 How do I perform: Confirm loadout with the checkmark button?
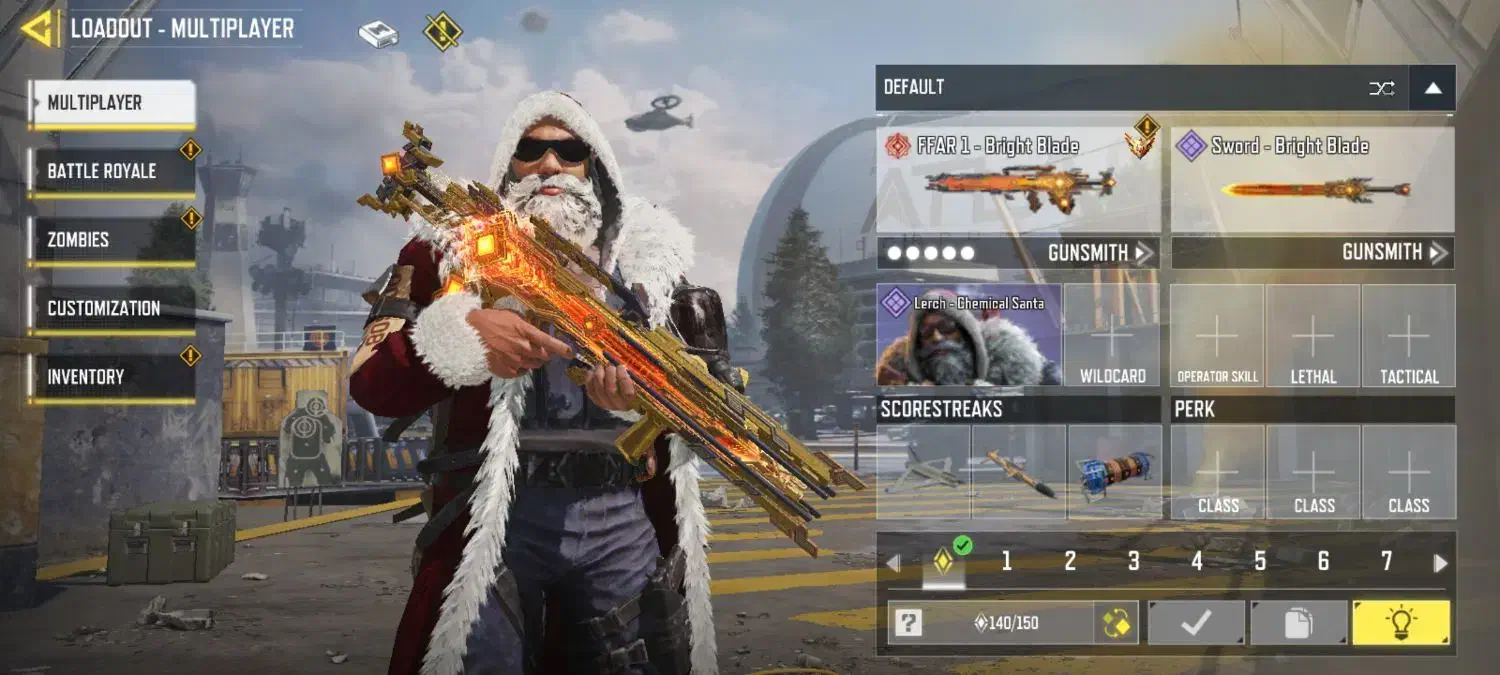click(1196, 623)
